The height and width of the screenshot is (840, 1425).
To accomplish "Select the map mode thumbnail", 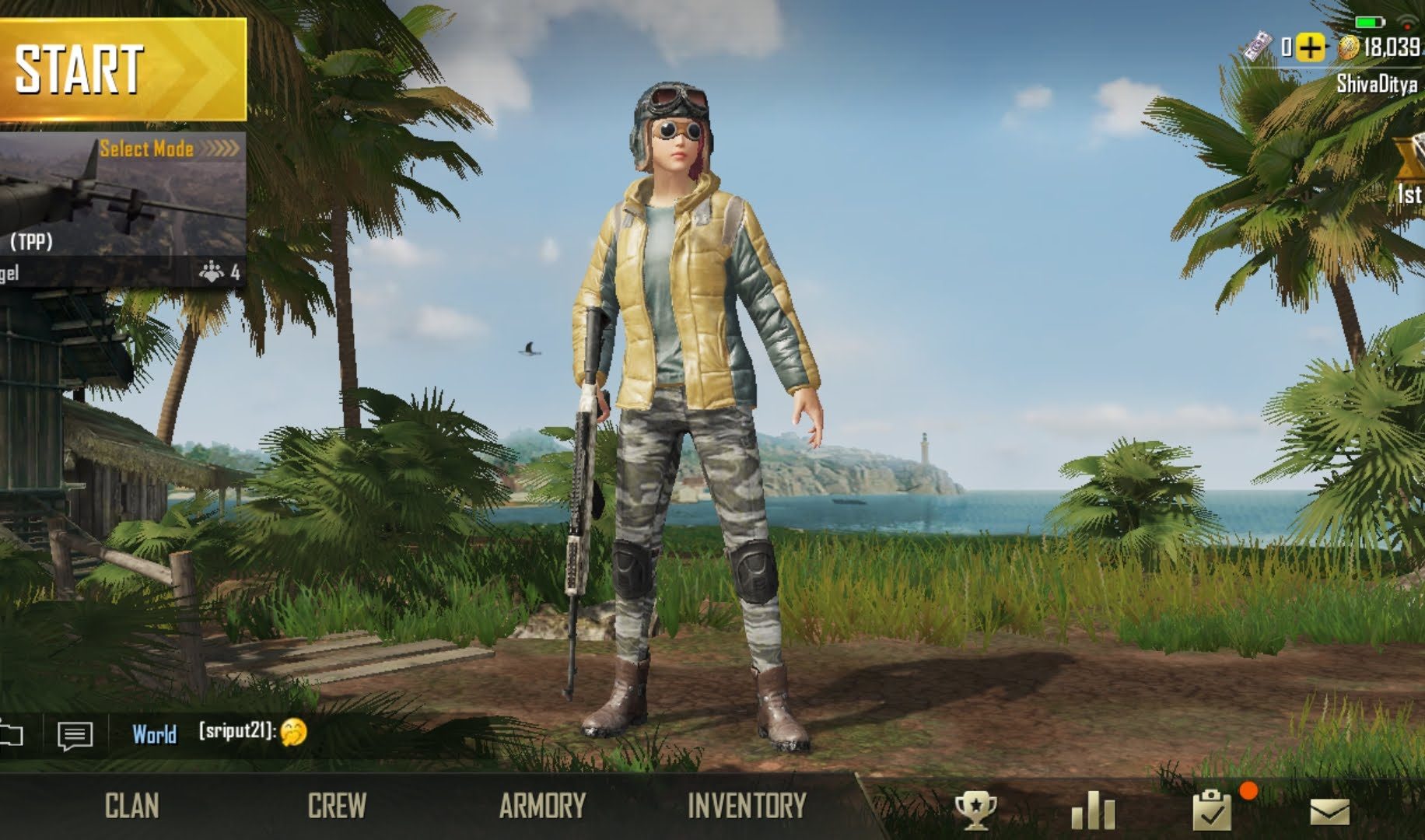I will coord(123,210).
